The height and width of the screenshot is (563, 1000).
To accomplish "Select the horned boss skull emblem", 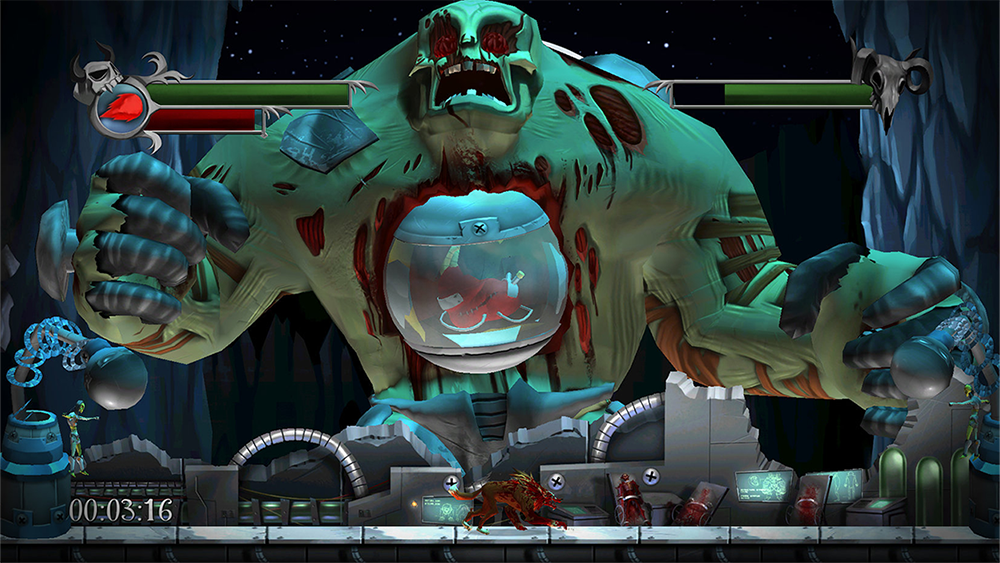I will pyautogui.click(x=892, y=84).
